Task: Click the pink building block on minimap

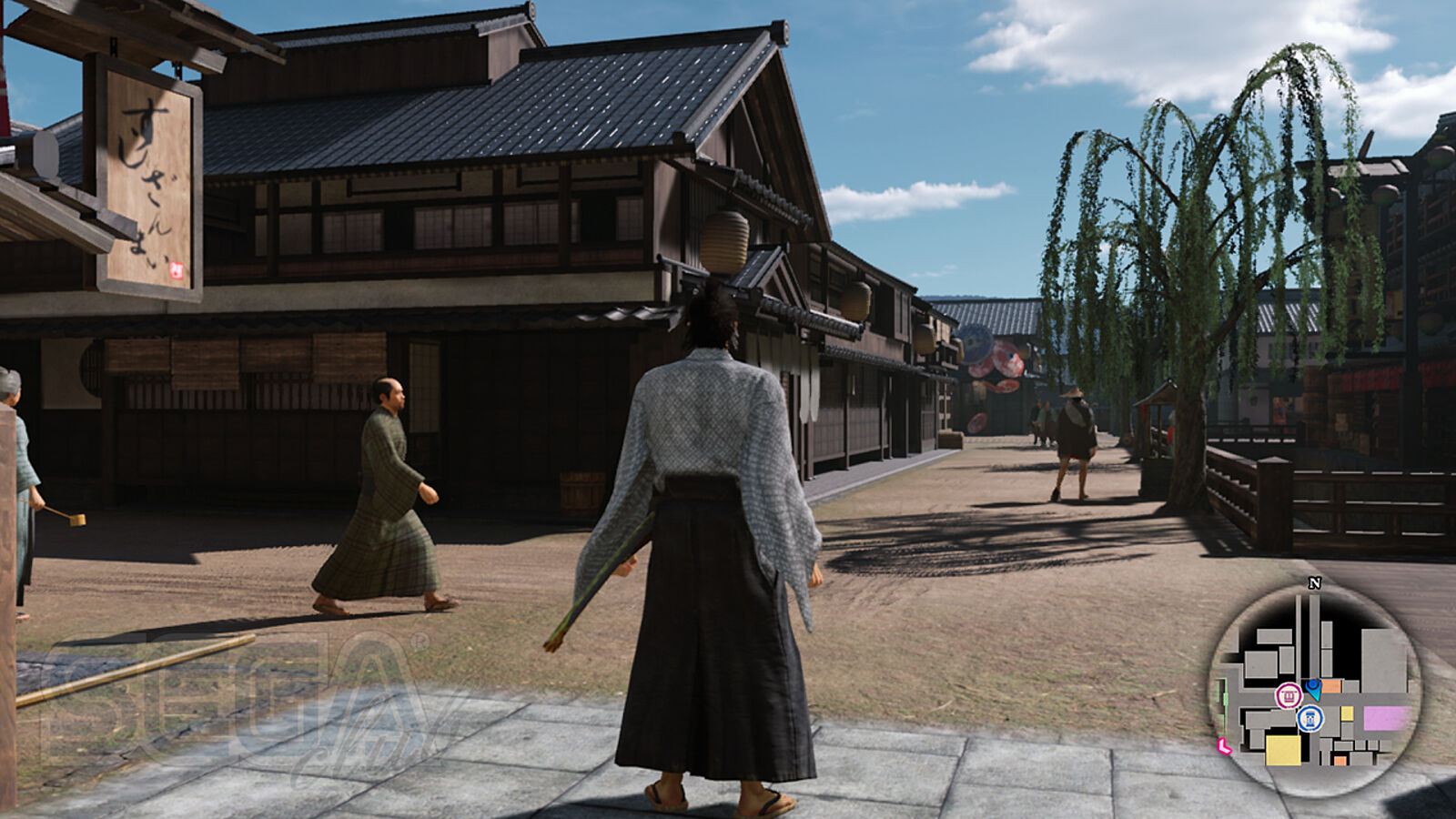Action: tap(1386, 718)
